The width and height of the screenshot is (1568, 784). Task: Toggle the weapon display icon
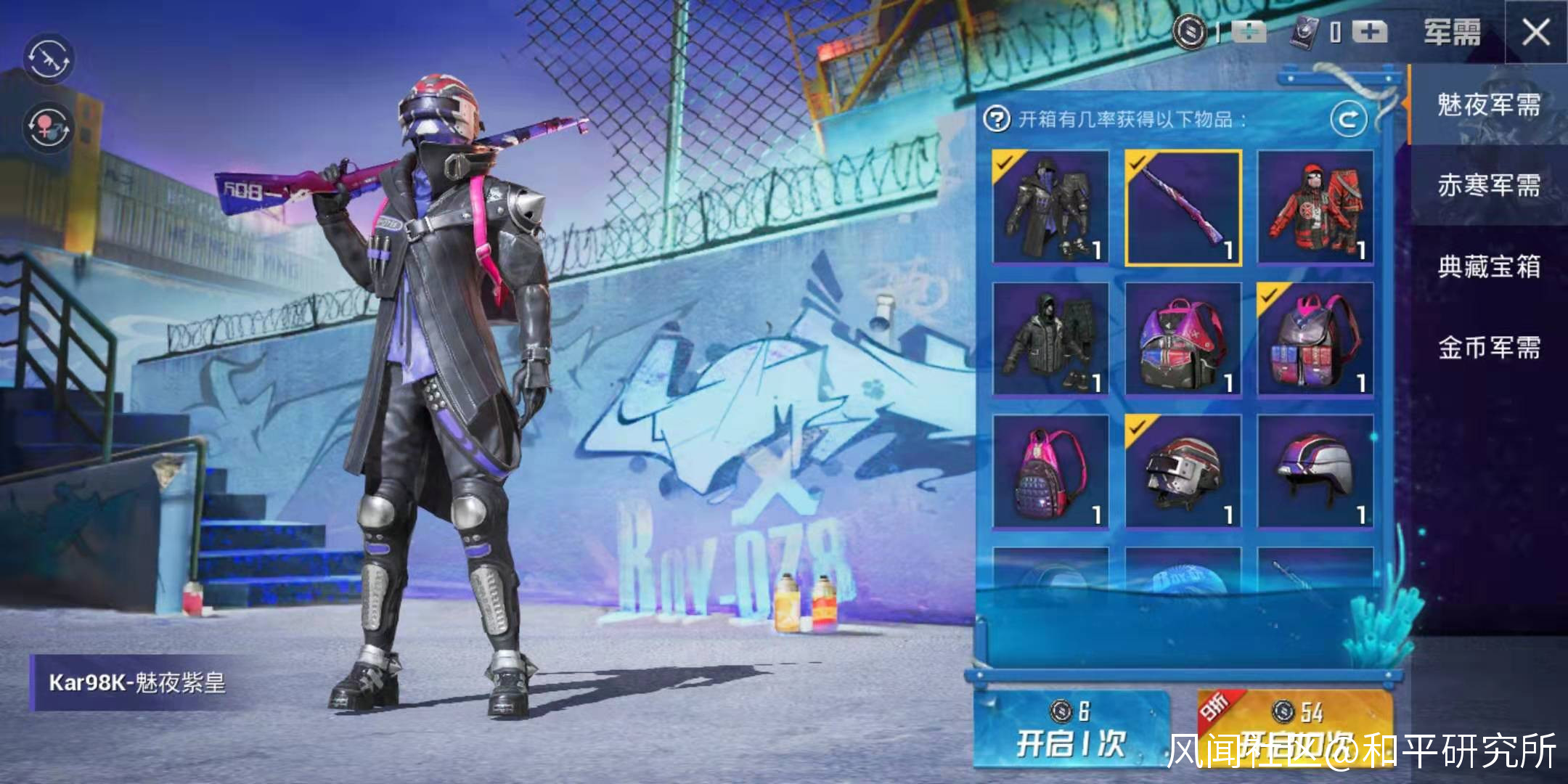49,58
